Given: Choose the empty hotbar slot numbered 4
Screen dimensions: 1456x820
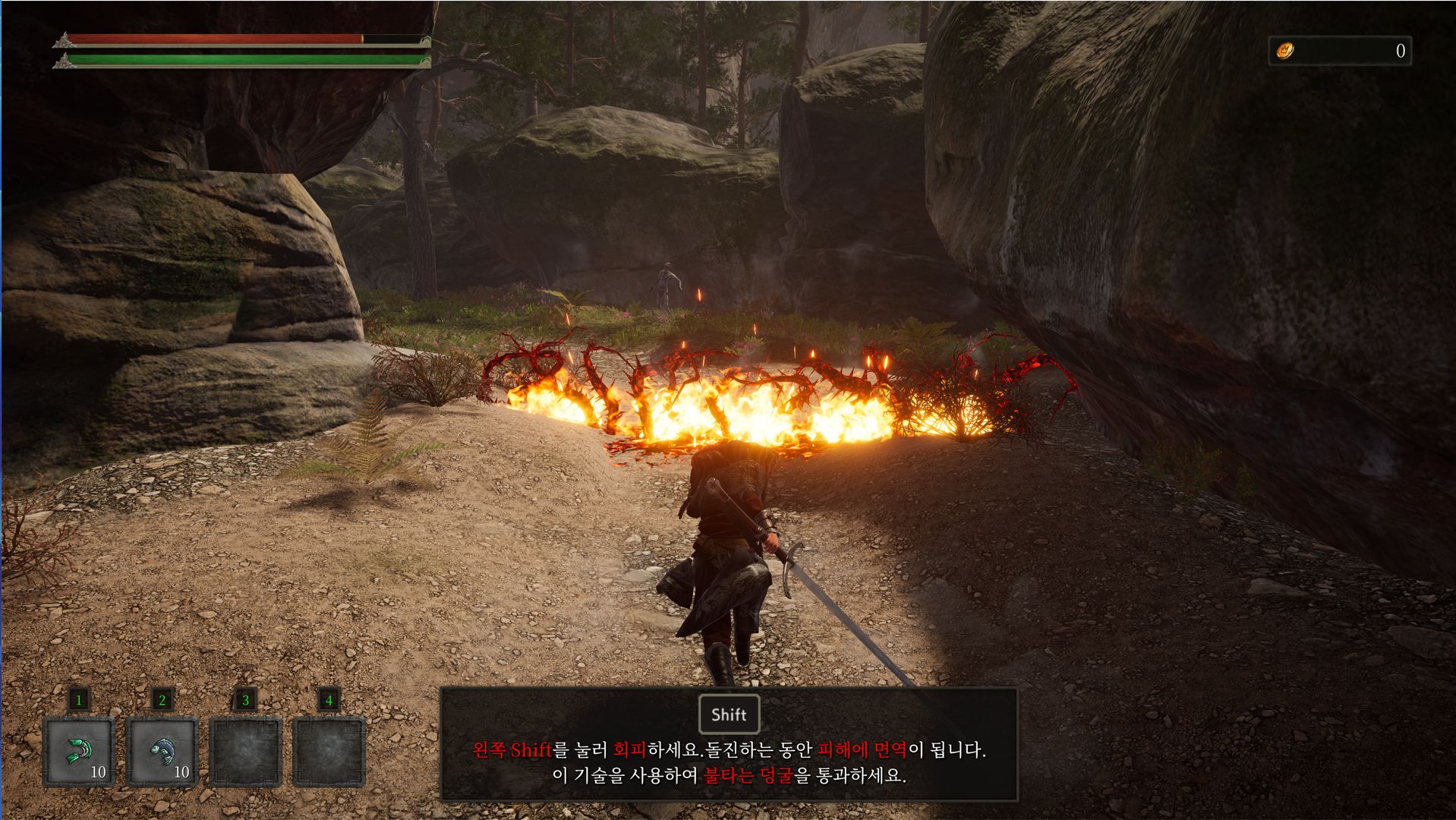Looking at the screenshot, I should (329, 751).
